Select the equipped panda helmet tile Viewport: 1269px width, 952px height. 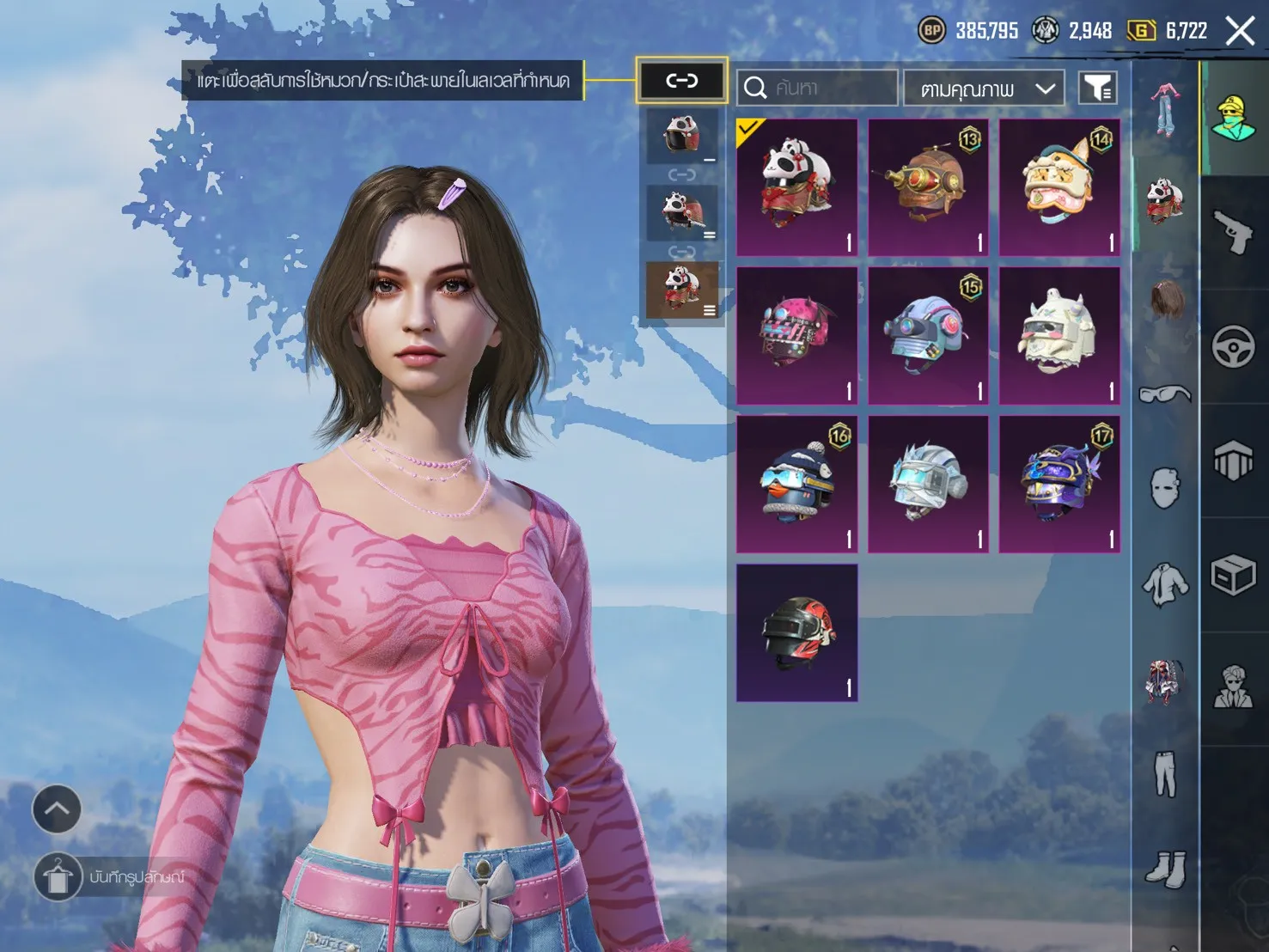click(796, 187)
